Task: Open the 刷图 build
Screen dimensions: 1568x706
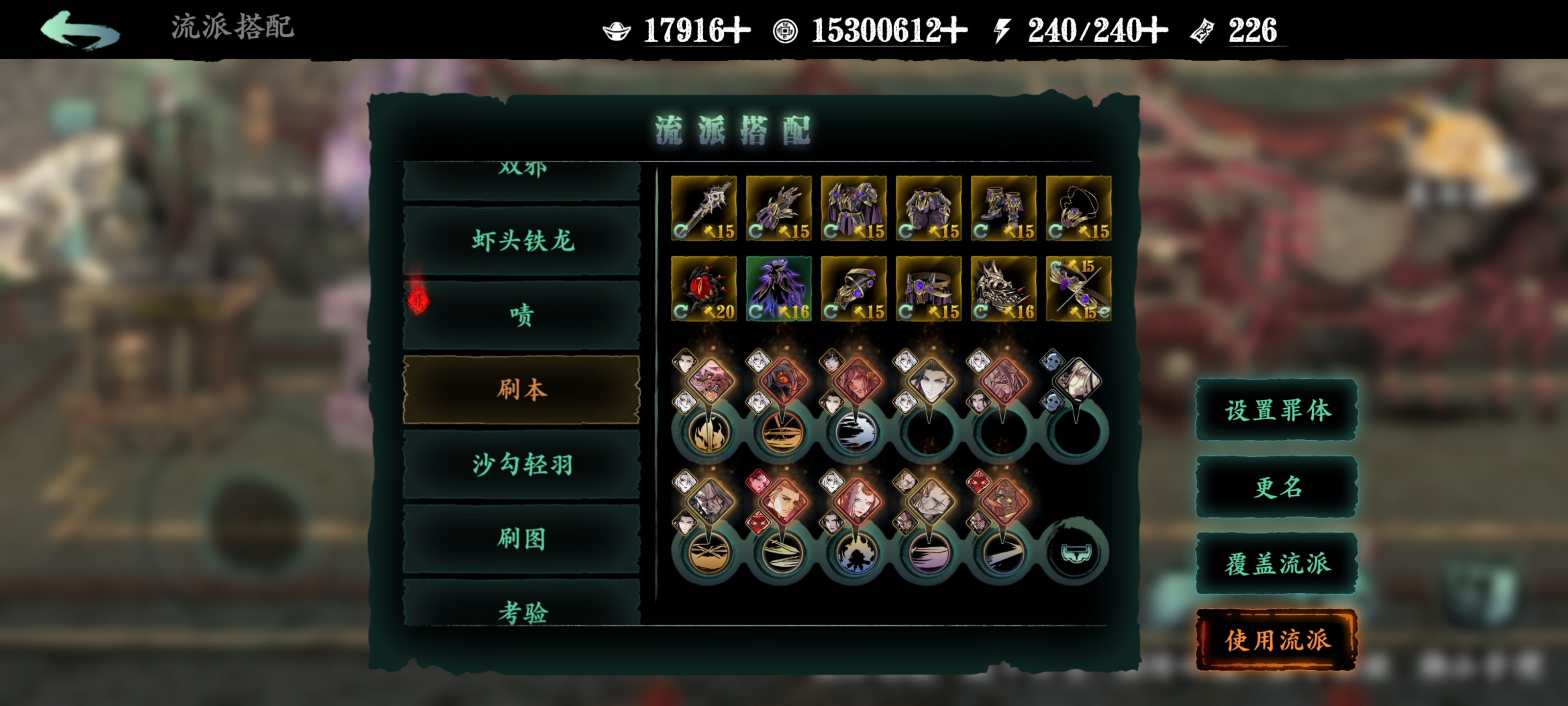Action: (522, 538)
